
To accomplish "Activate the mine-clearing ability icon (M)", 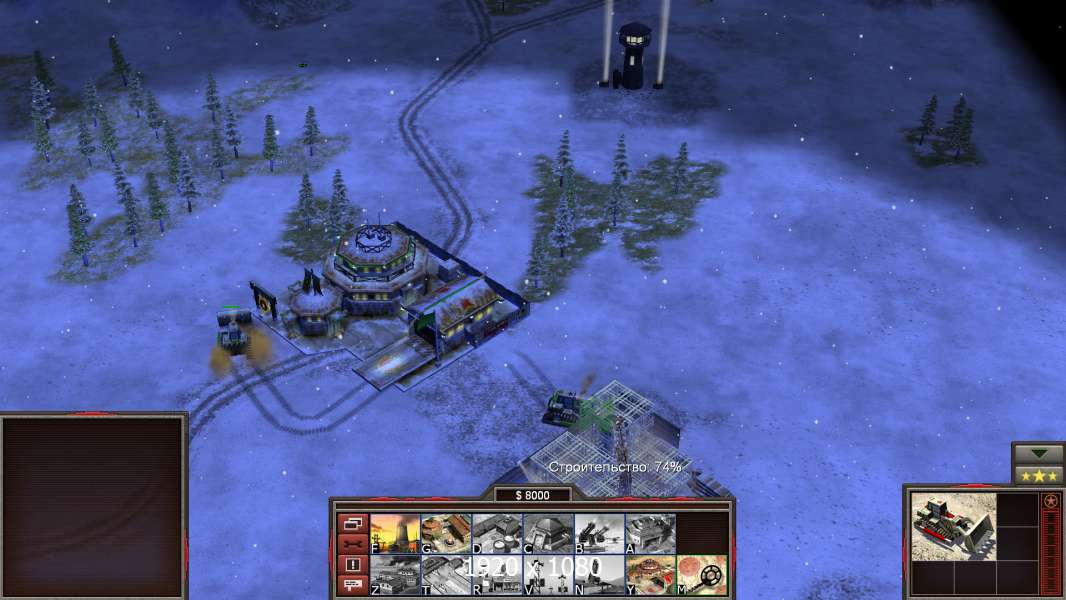I will click(x=701, y=575).
